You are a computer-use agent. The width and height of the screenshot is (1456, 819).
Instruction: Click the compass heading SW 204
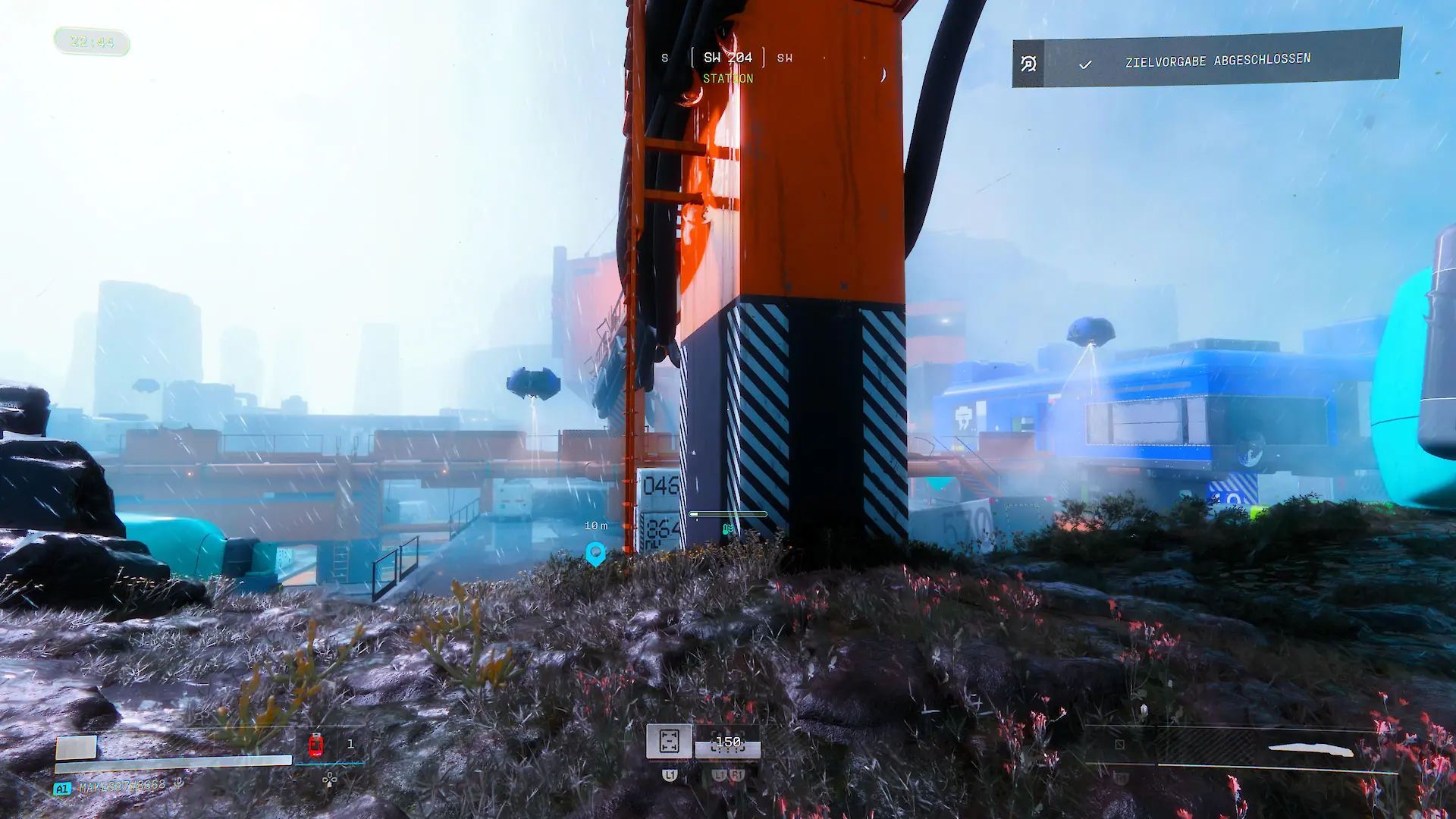727,58
